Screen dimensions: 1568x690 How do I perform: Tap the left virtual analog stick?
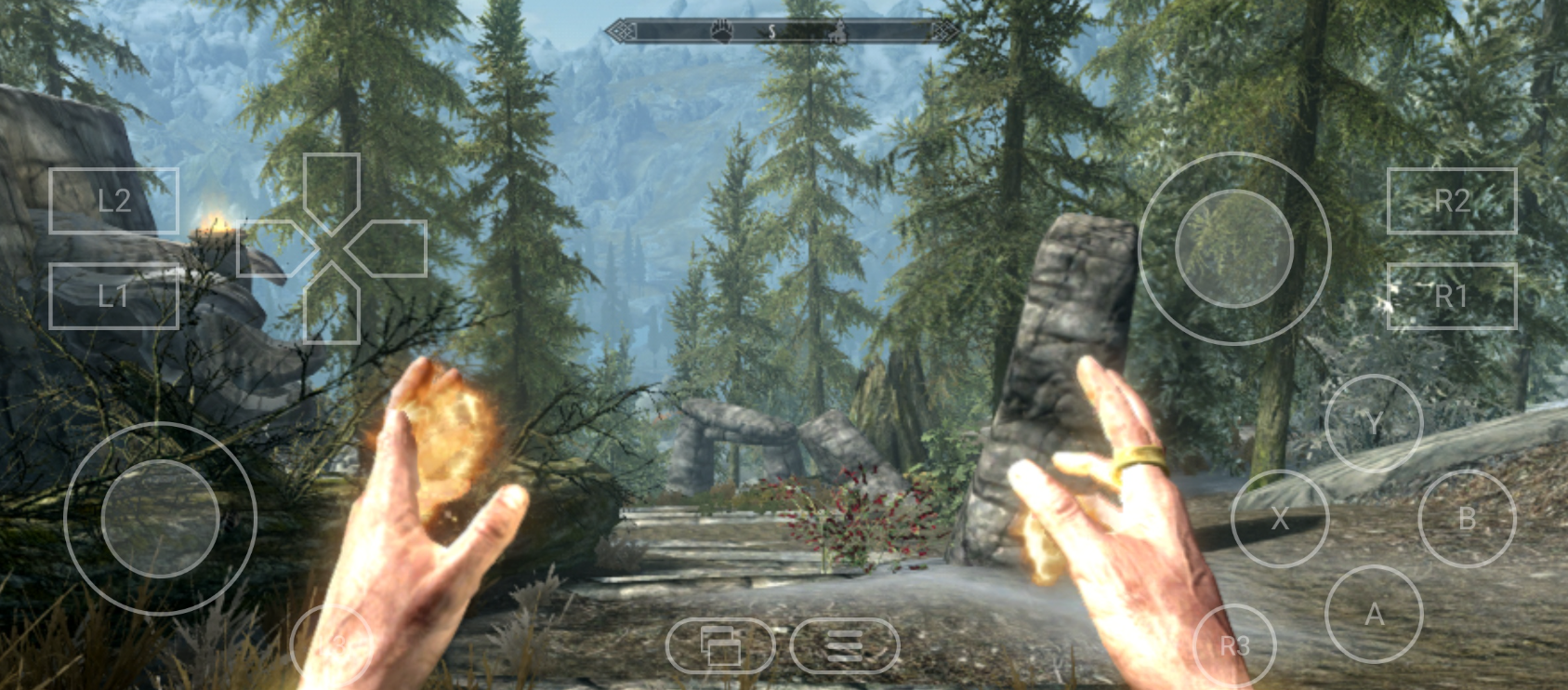tap(160, 518)
